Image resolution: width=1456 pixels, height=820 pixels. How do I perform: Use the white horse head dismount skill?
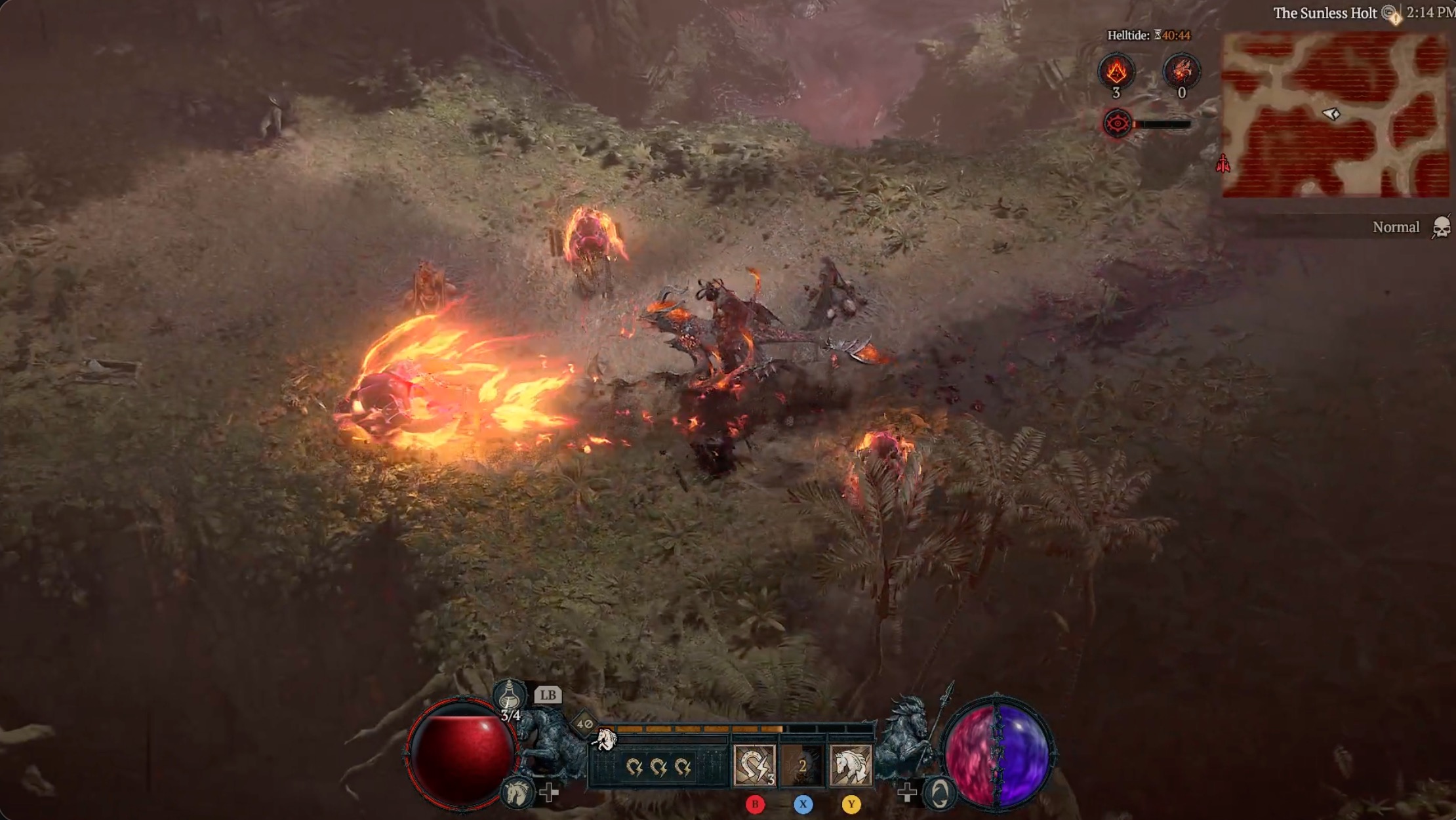tap(851, 765)
